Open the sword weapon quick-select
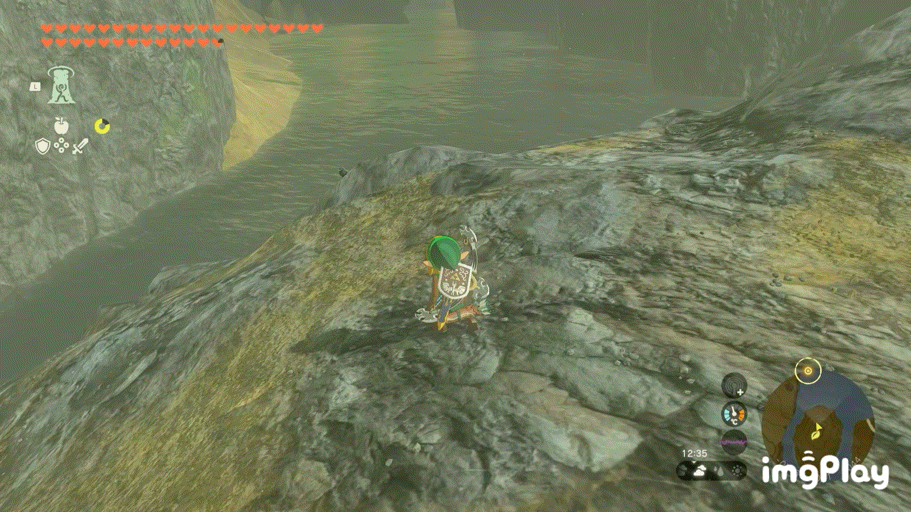 (79, 147)
